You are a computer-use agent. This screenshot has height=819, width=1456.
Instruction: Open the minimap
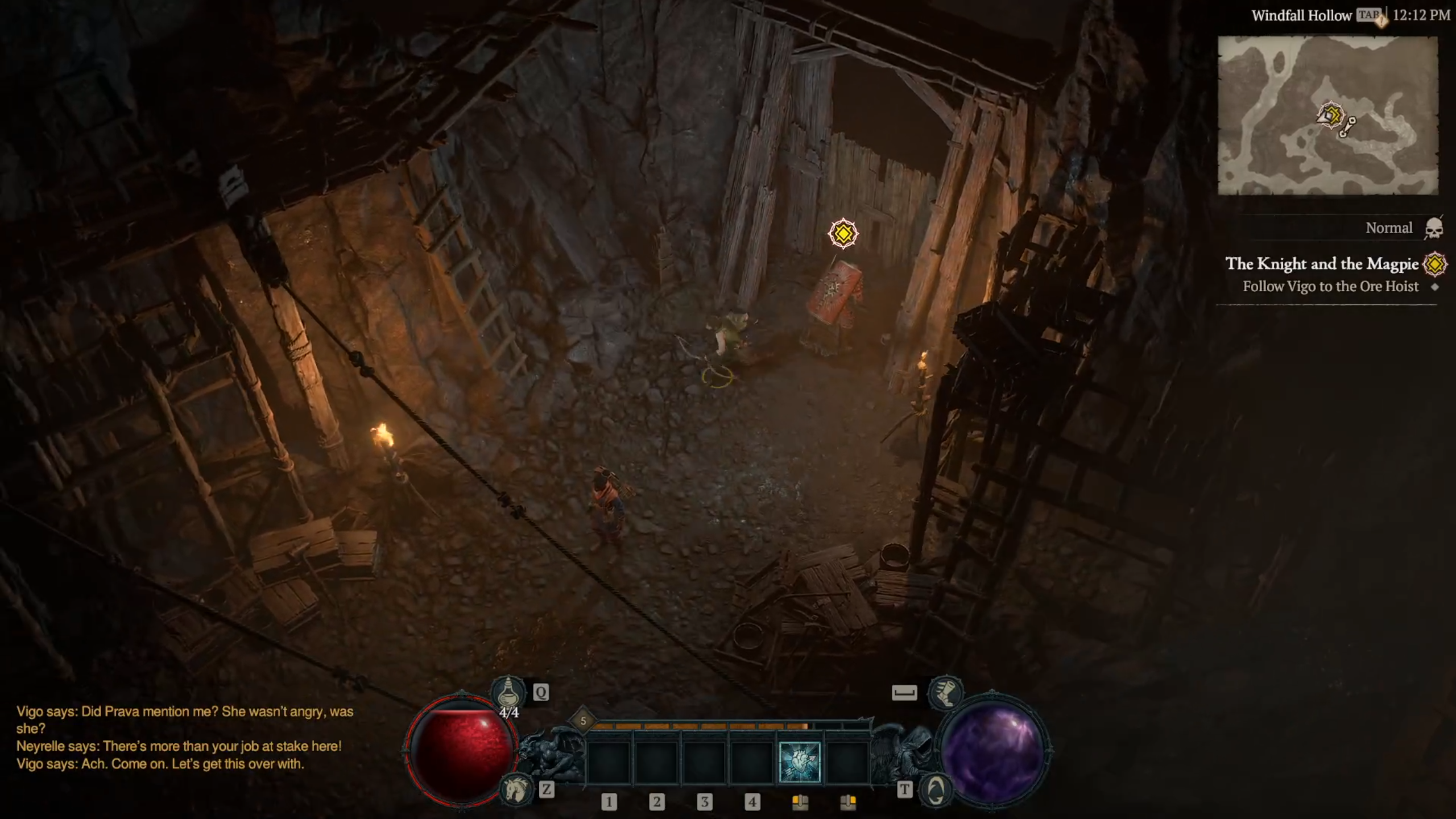[1327, 115]
